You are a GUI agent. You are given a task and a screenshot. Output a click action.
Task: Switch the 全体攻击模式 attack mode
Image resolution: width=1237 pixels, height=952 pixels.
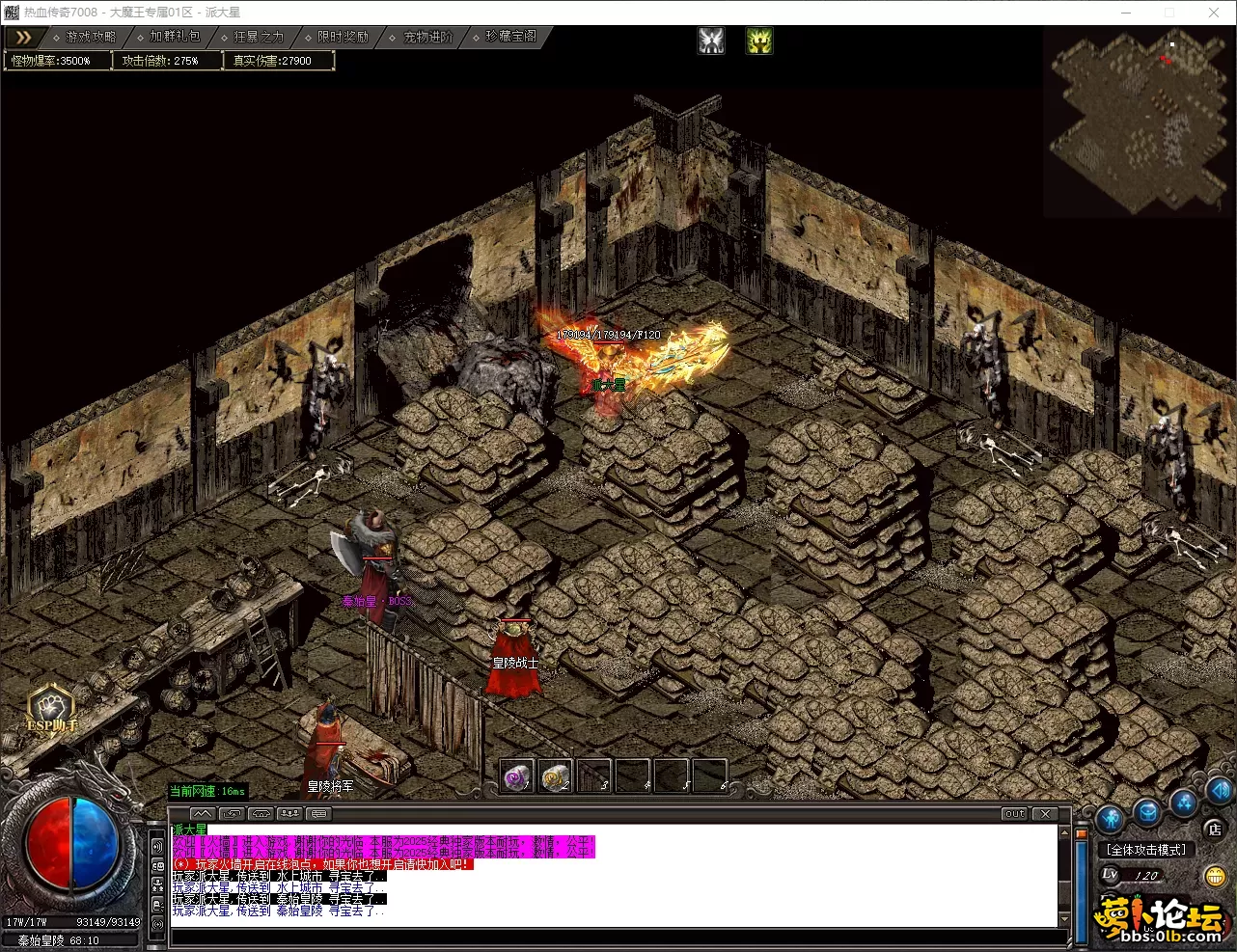[1146, 850]
